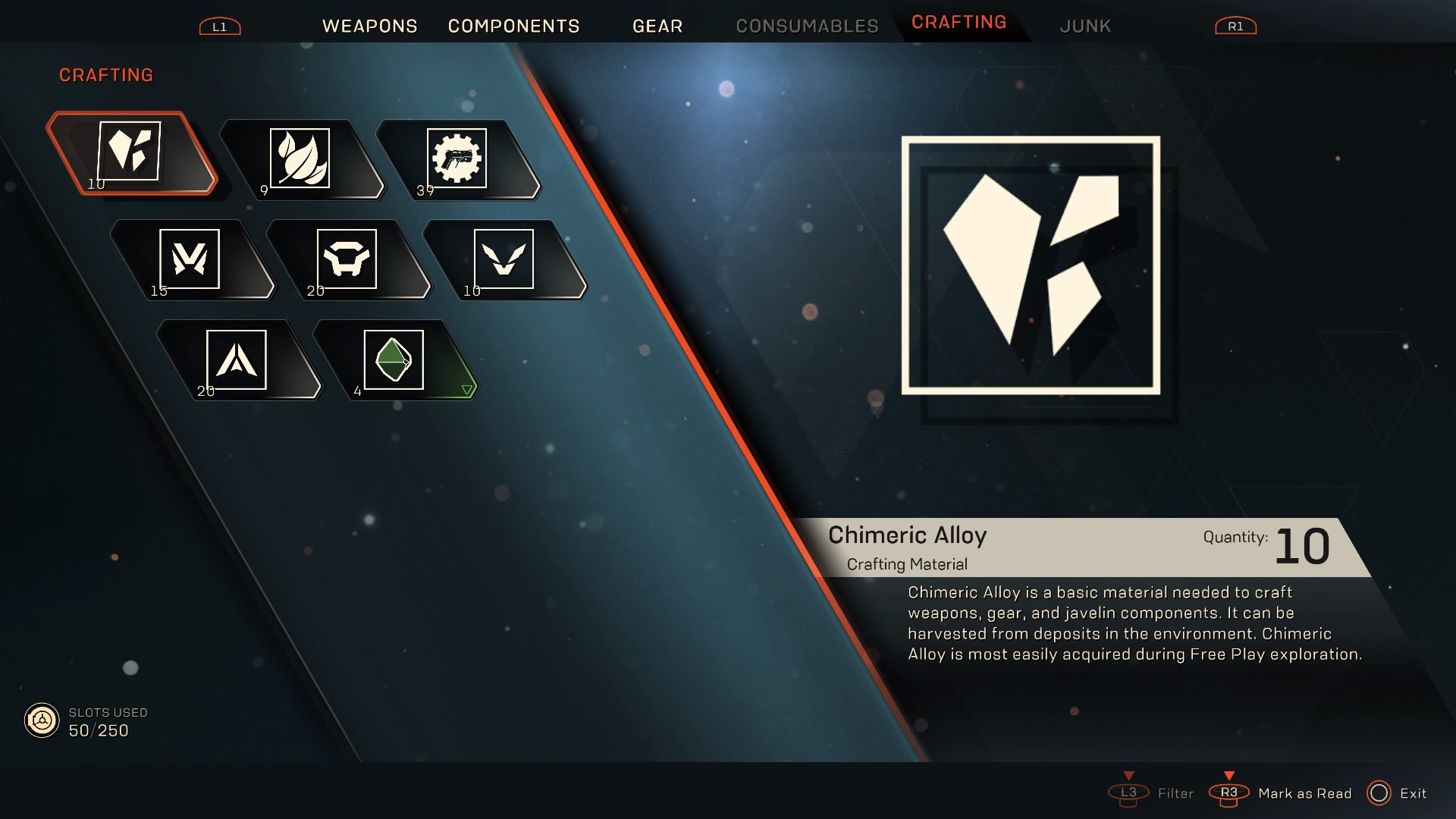Select the green ember crafting material
The height and width of the screenshot is (819, 1456).
[393, 360]
